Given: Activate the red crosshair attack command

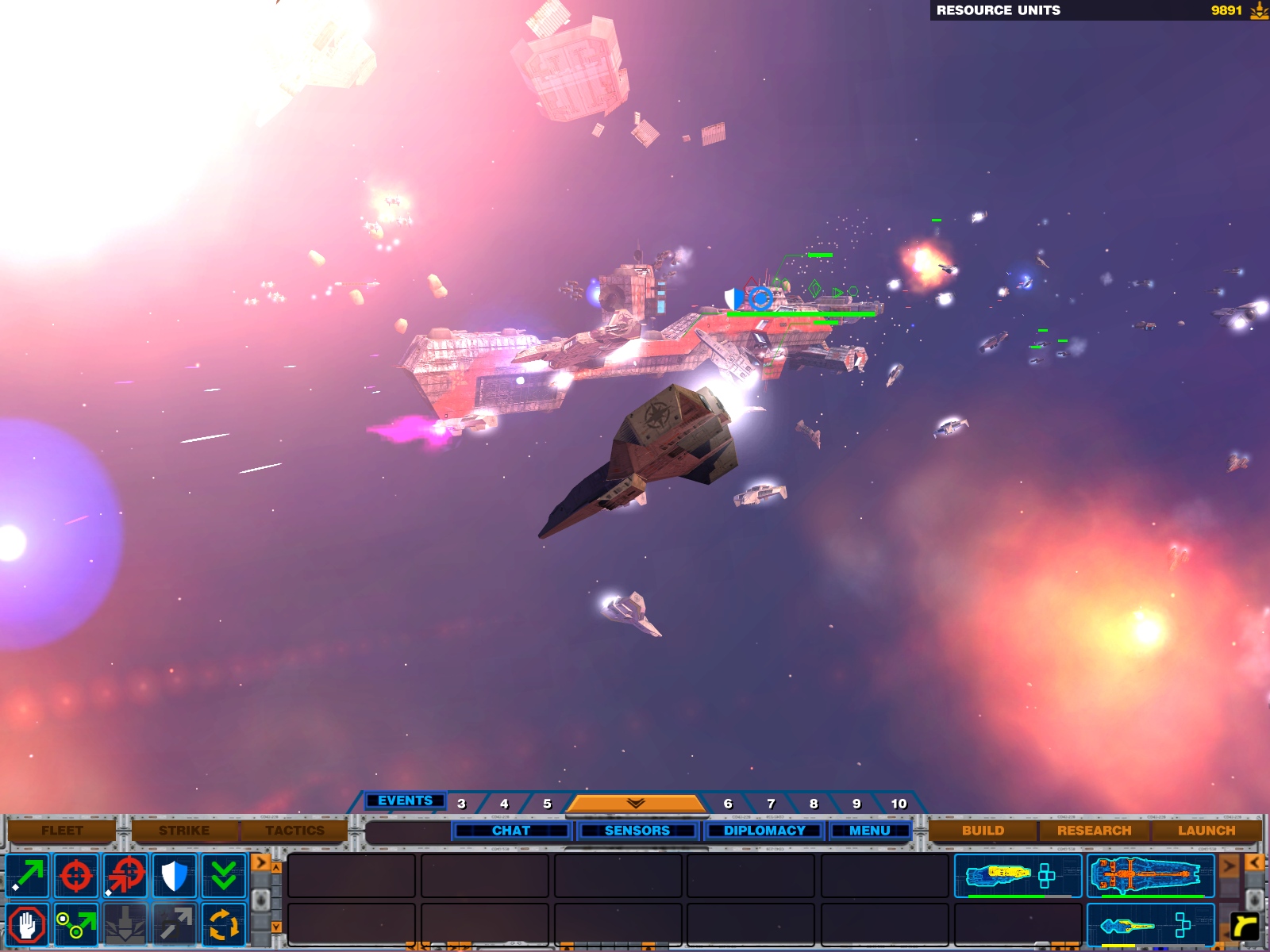Looking at the screenshot, I should 76,876.
